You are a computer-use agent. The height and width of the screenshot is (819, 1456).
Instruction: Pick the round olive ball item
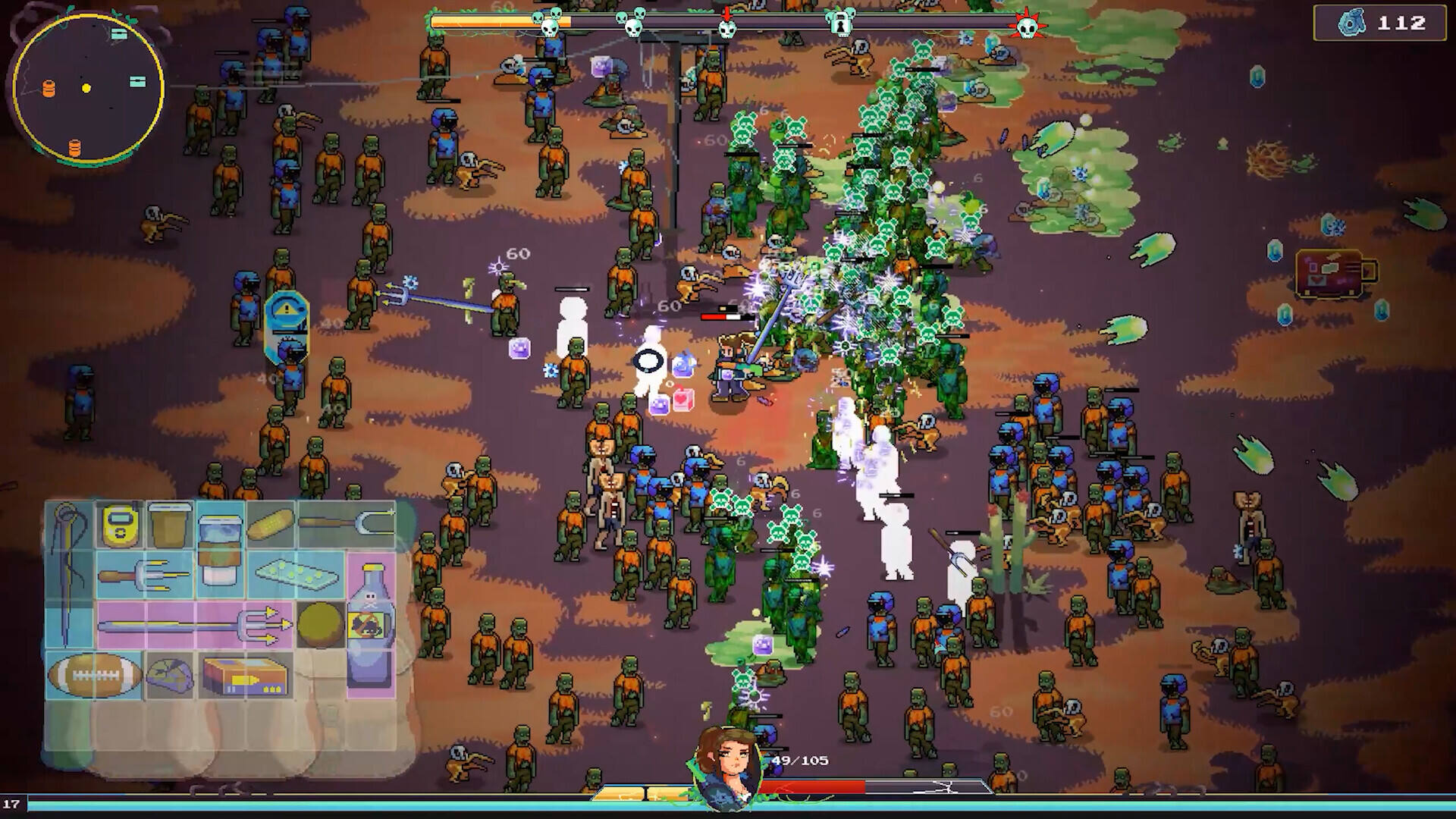[x=320, y=625]
